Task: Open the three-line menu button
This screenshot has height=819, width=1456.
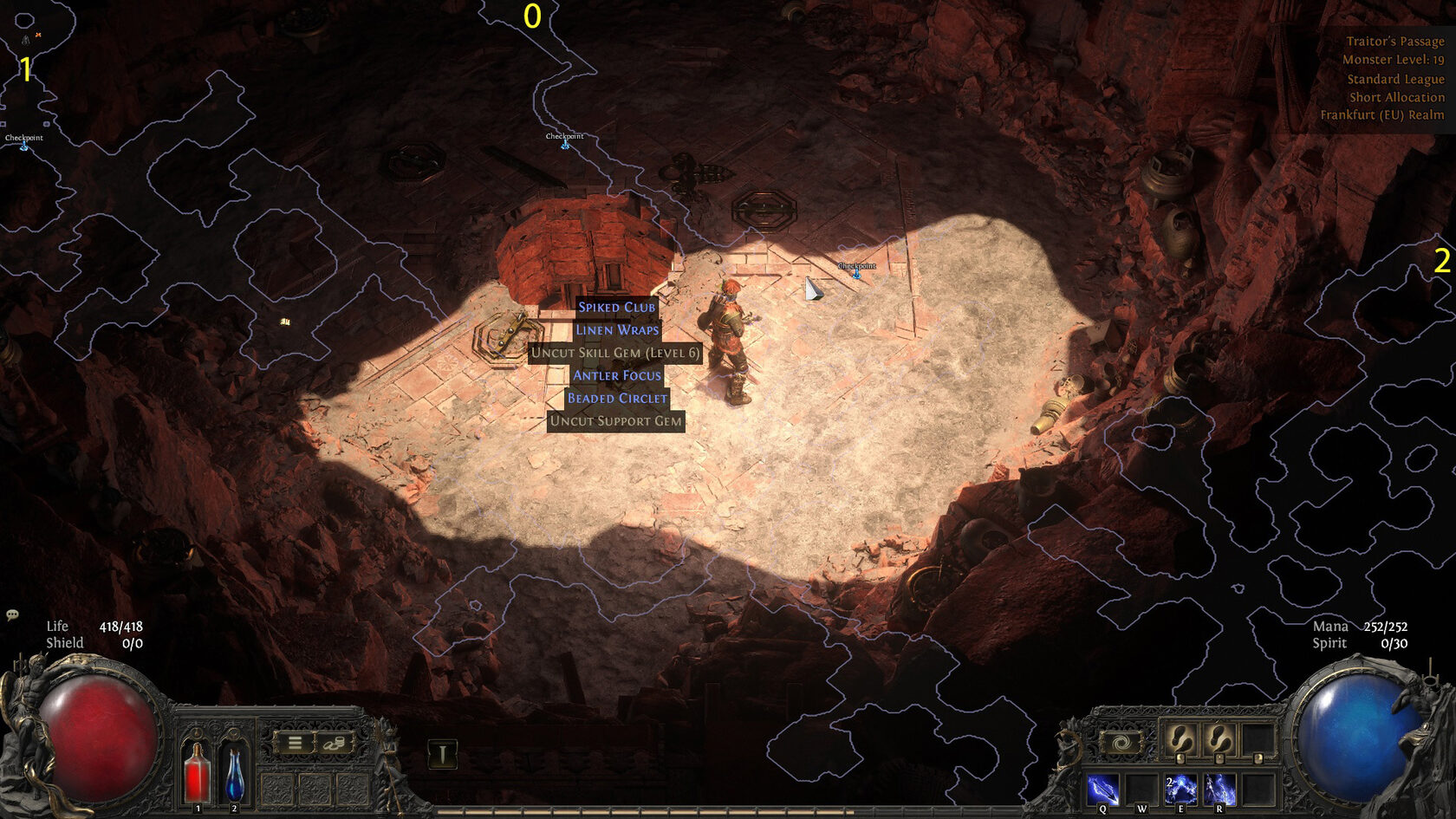Action: click(x=296, y=743)
